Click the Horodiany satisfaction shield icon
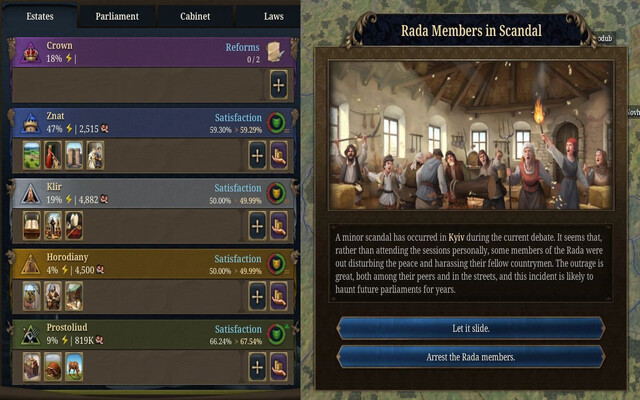The width and height of the screenshot is (640, 400). (277, 264)
